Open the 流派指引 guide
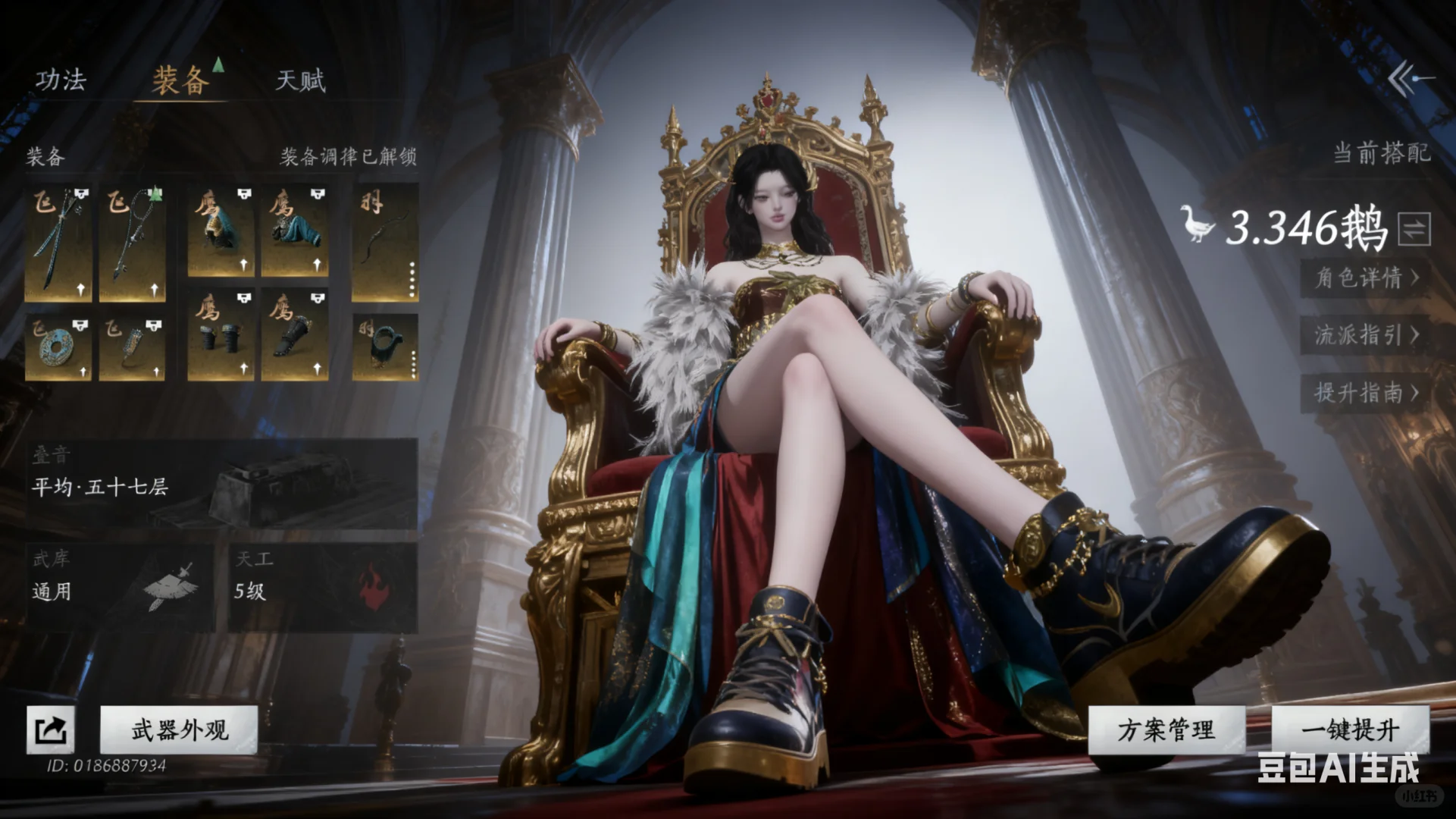Image resolution: width=1456 pixels, height=819 pixels. click(x=1366, y=335)
